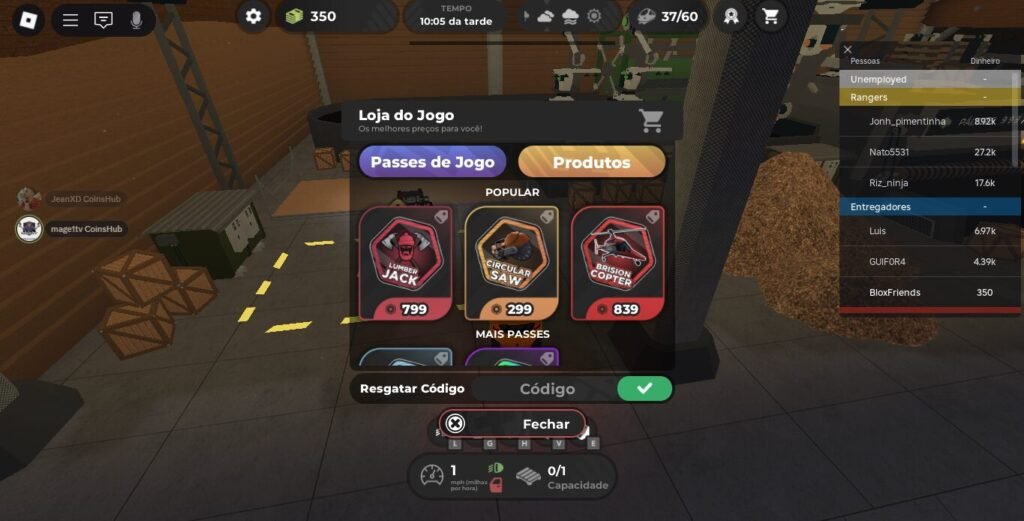Viewport: 1024px width, 521px height.
Task: Select player BloxFriends in the list
Action: coord(894,293)
